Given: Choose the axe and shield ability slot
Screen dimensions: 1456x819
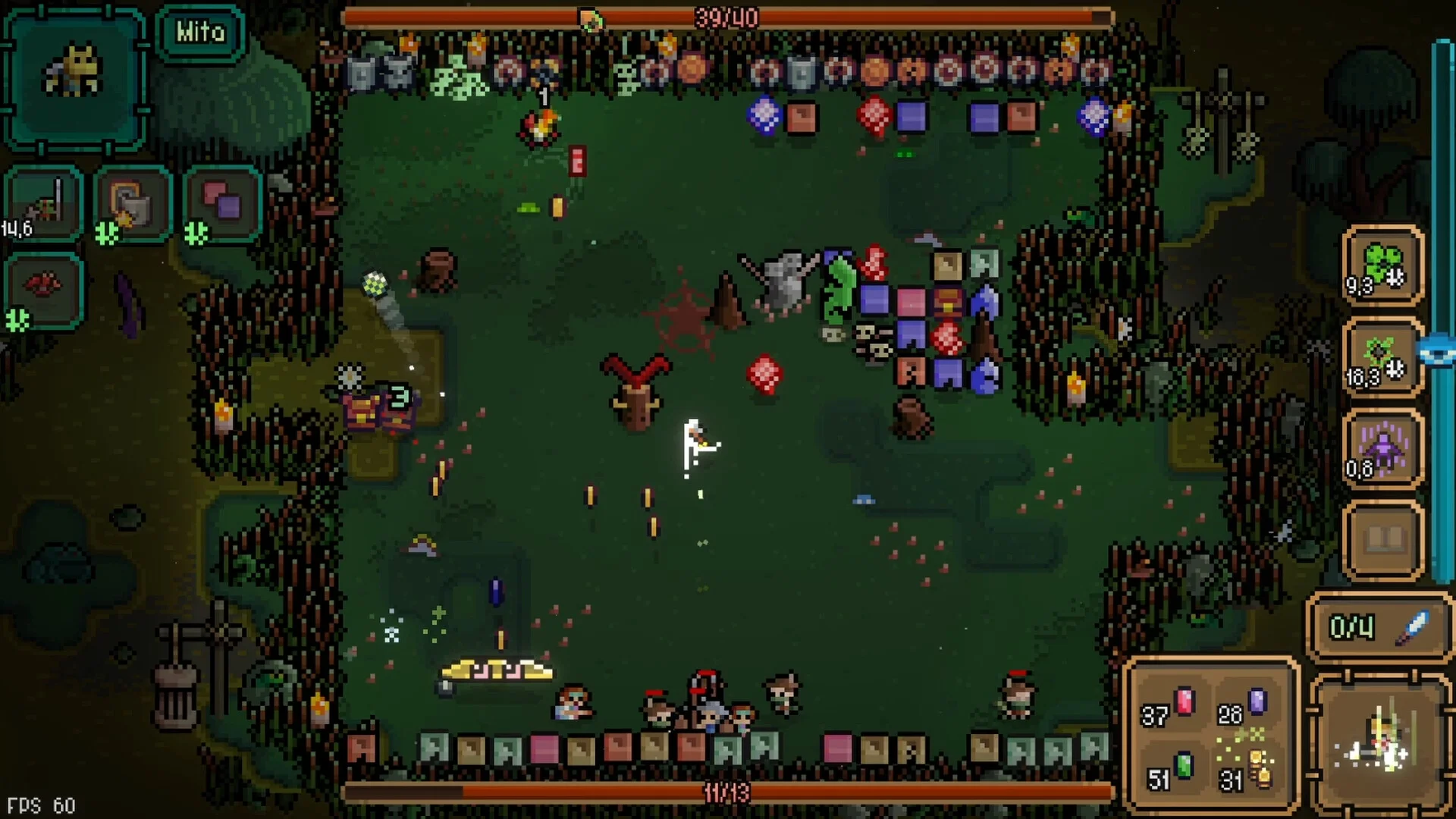Looking at the screenshot, I should [x=133, y=203].
